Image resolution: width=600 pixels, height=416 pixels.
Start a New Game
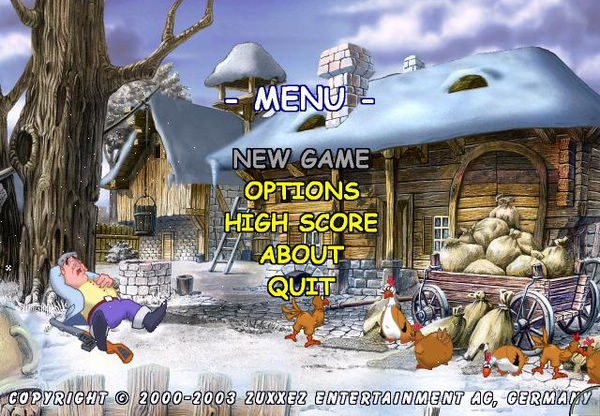301,158
